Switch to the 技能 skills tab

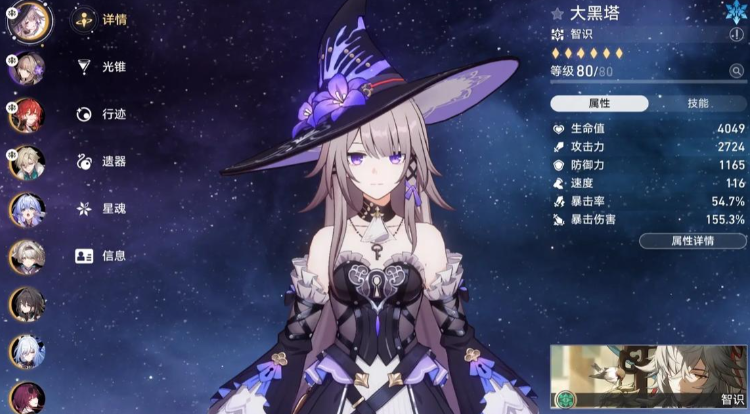pyautogui.click(x=697, y=104)
